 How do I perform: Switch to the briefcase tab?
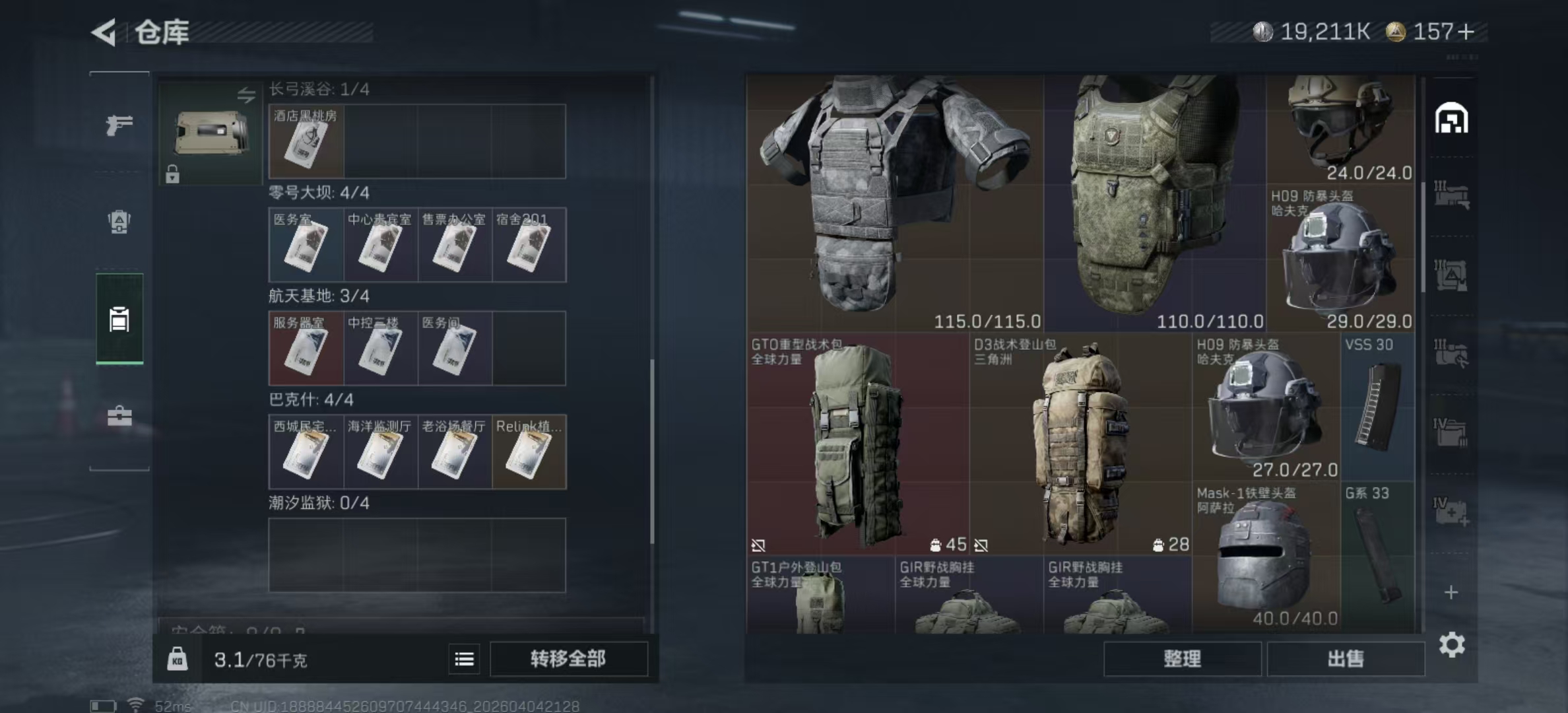pos(119,417)
